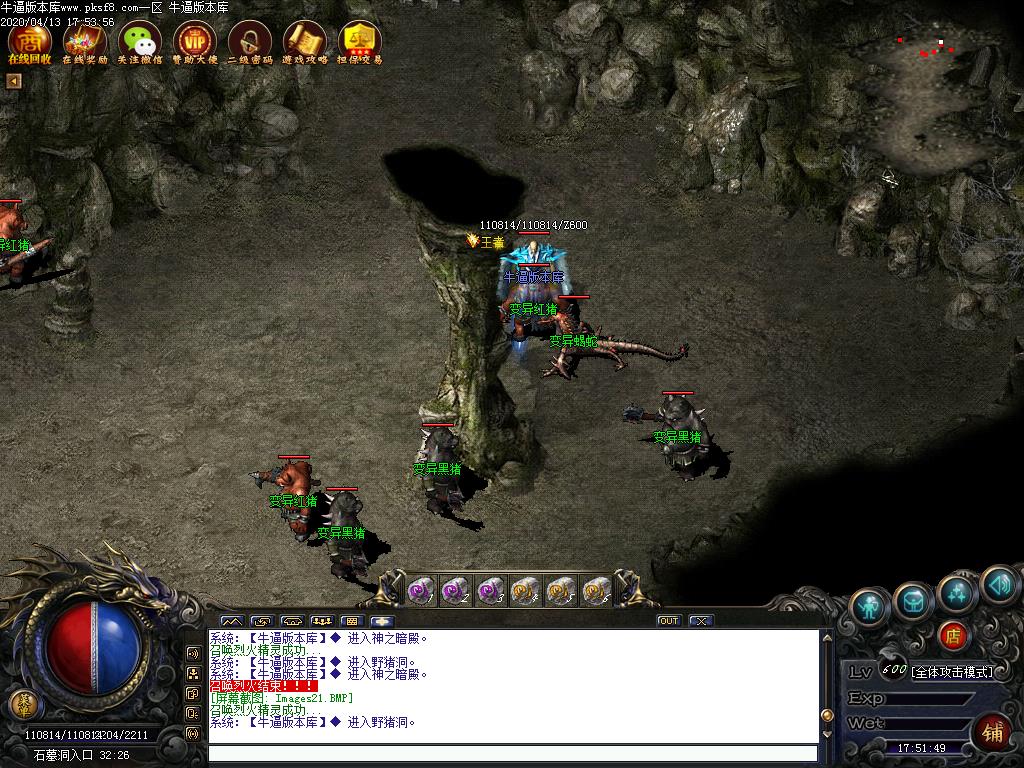Click the OUT button above the chat
The width and height of the screenshot is (1024, 768).
tap(669, 621)
